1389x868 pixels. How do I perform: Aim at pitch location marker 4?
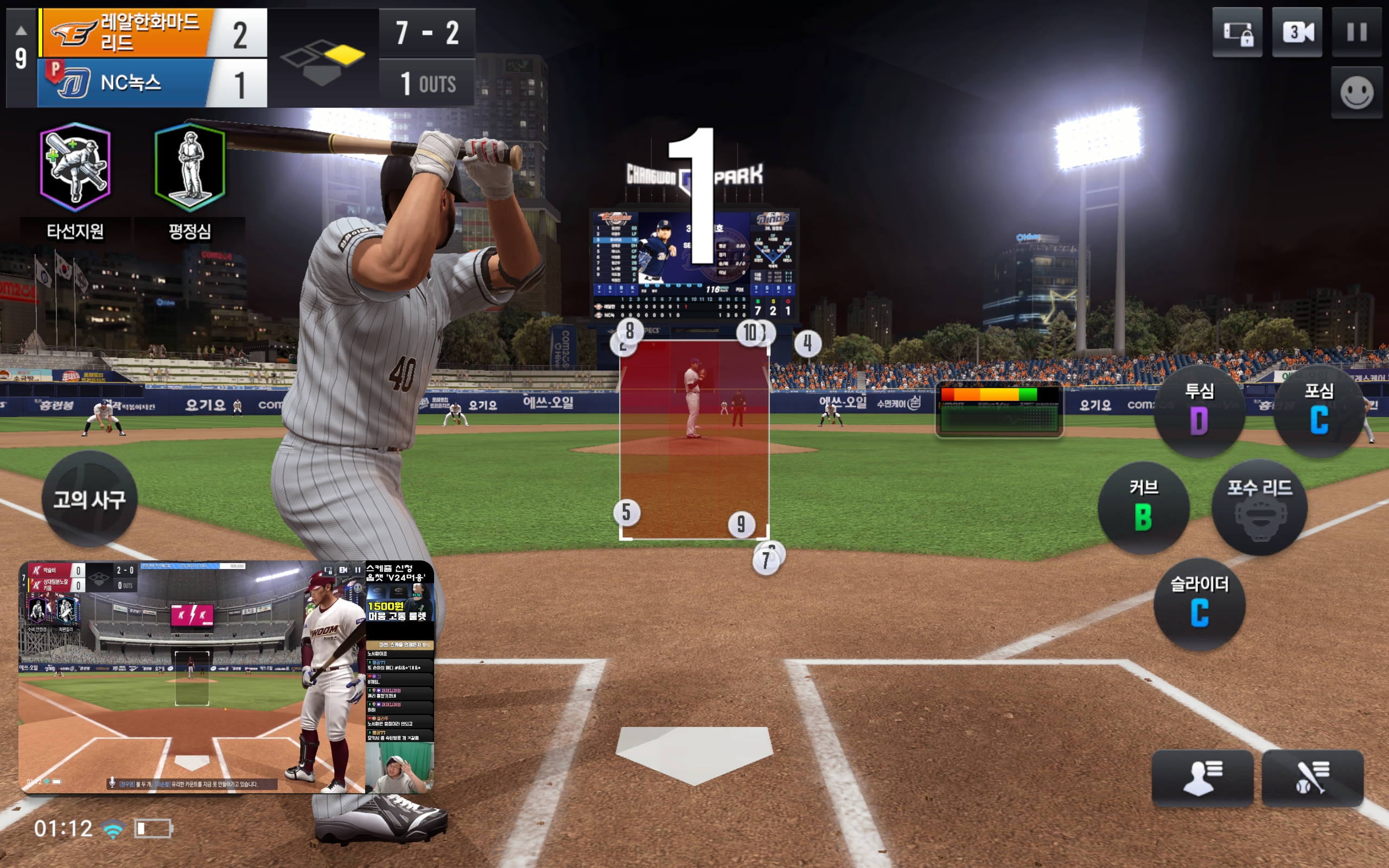click(807, 343)
